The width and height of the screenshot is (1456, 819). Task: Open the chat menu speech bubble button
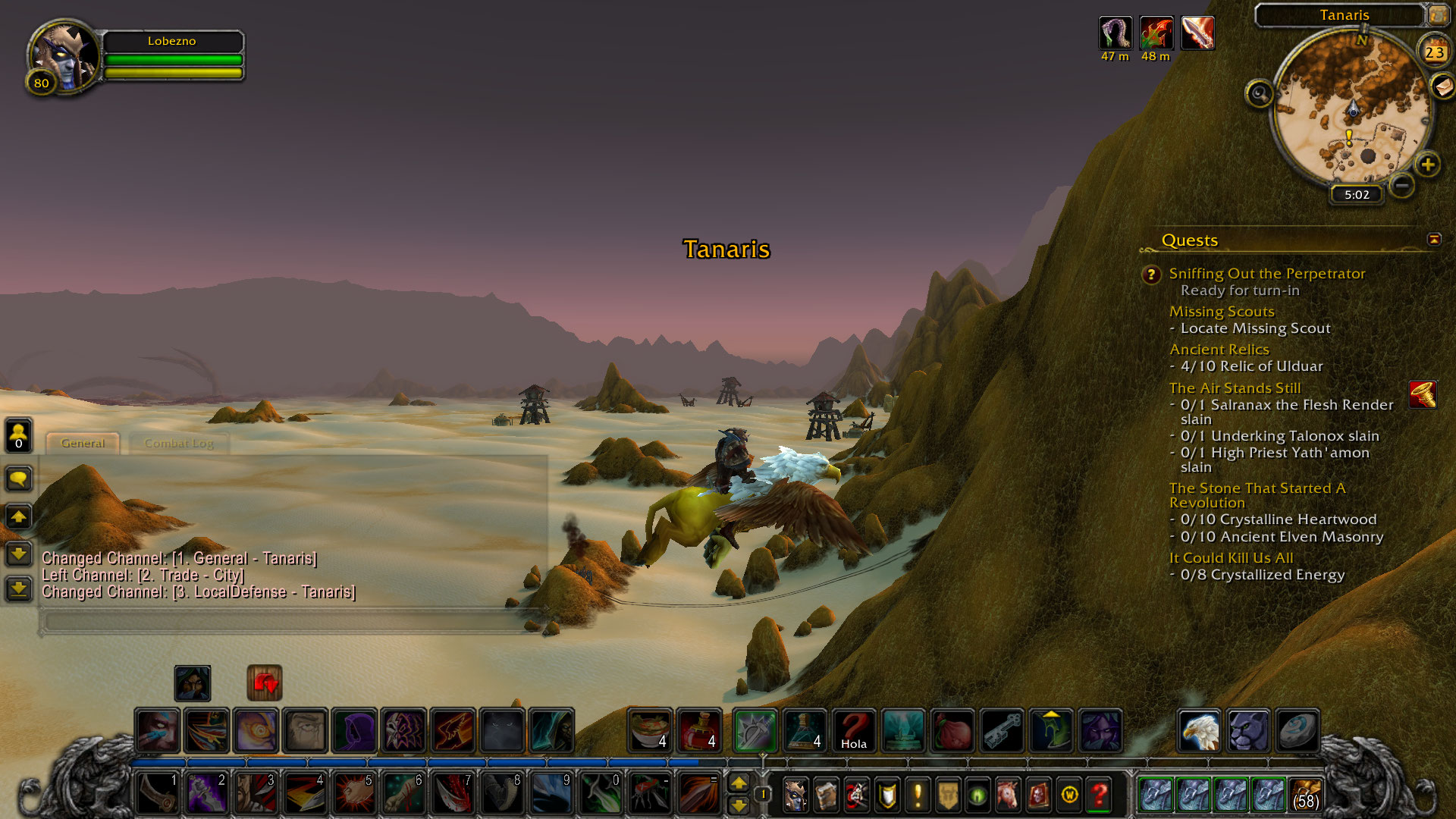coord(18,479)
